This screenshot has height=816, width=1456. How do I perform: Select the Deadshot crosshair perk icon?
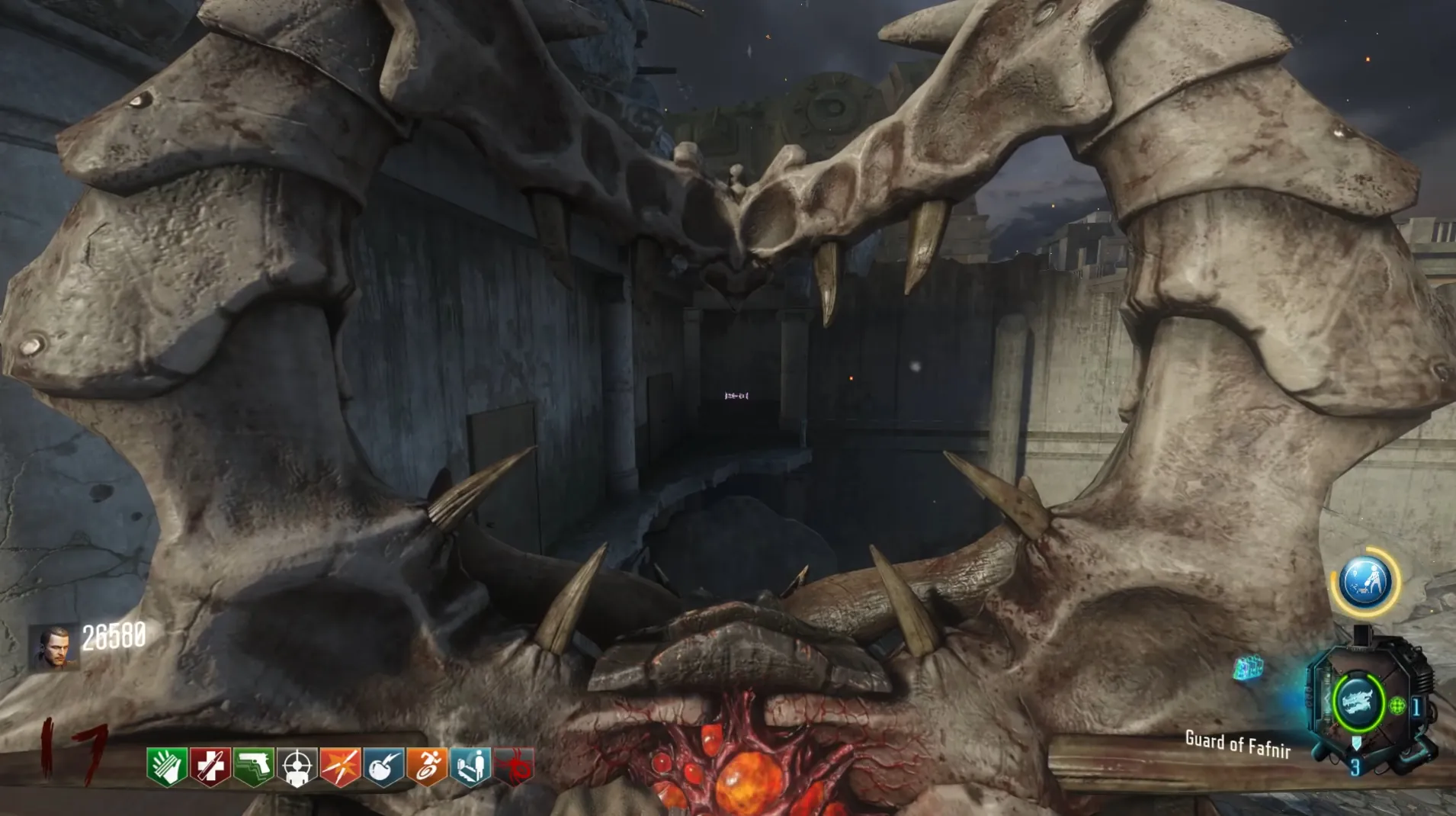click(297, 766)
